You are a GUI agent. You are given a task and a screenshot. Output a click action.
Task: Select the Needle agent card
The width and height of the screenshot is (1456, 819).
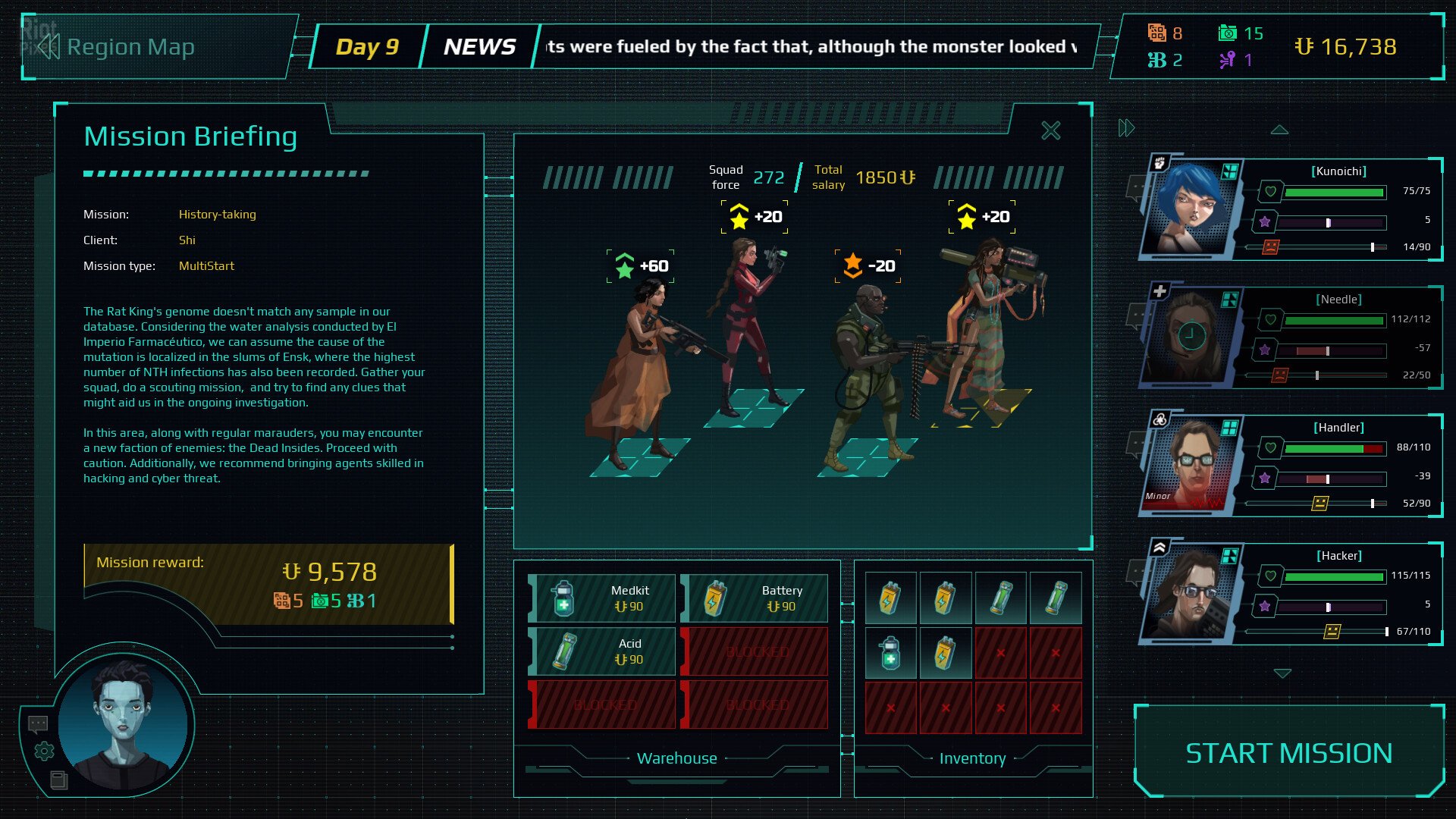(x=1289, y=337)
